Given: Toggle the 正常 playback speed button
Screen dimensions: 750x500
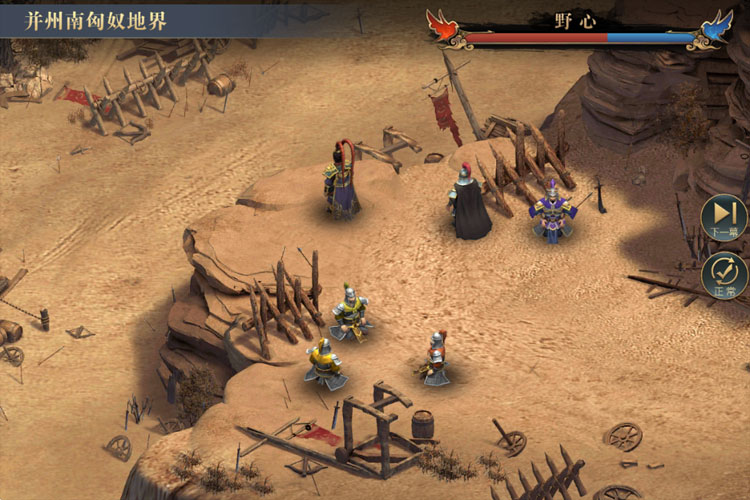Looking at the screenshot, I should pyautogui.click(x=724, y=276).
